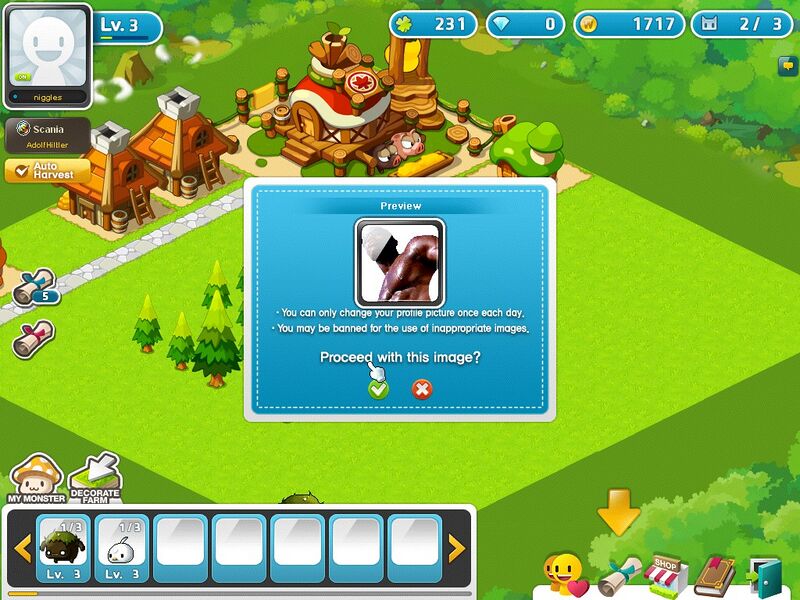The width and height of the screenshot is (800, 600).
Task: Open the scroll icon under the yellow arrow
Action: coord(618,577)
